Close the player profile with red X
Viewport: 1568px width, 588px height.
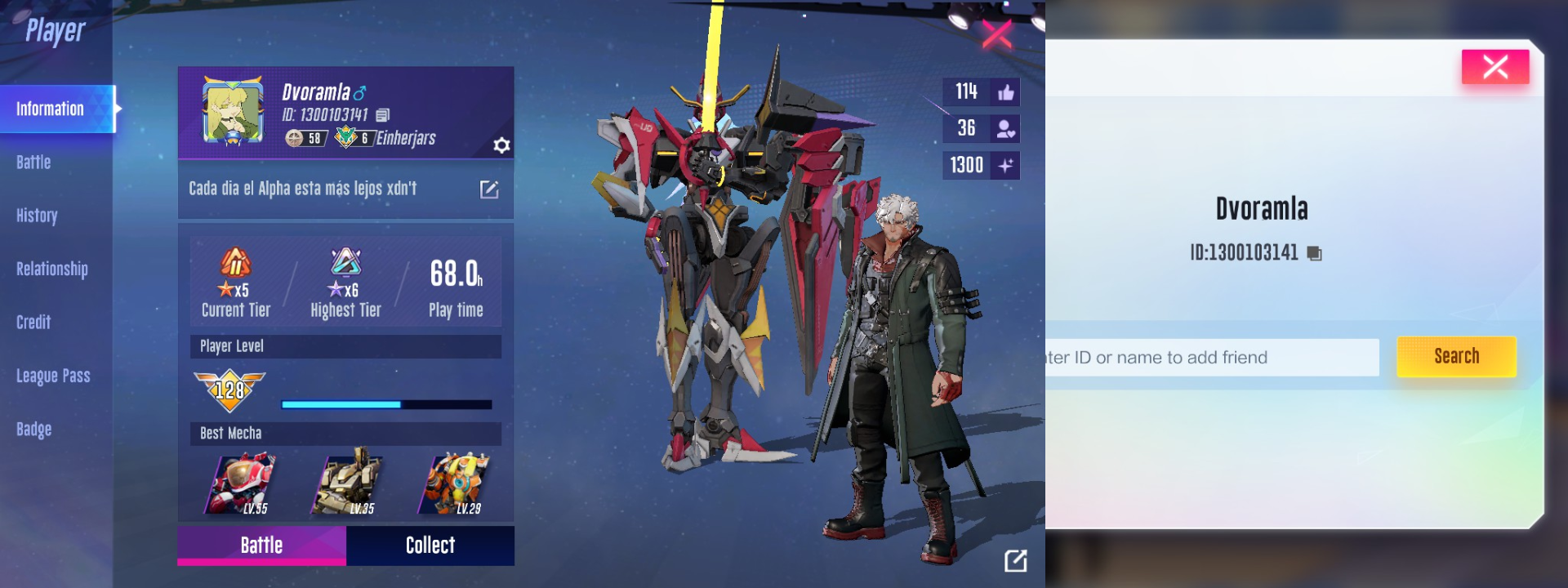tap(996, 33)
